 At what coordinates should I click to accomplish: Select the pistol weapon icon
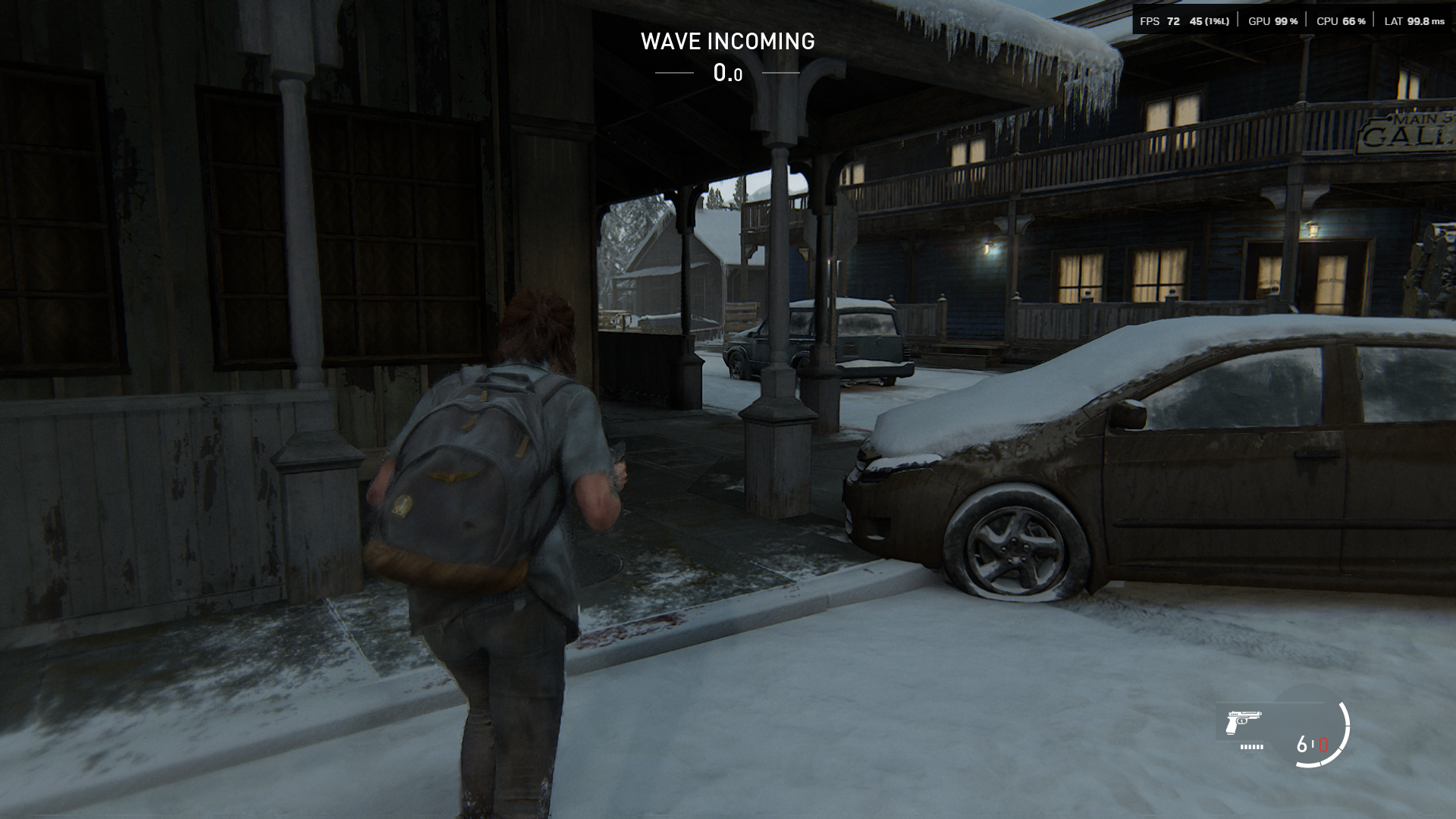click(x=1243, y=721)
